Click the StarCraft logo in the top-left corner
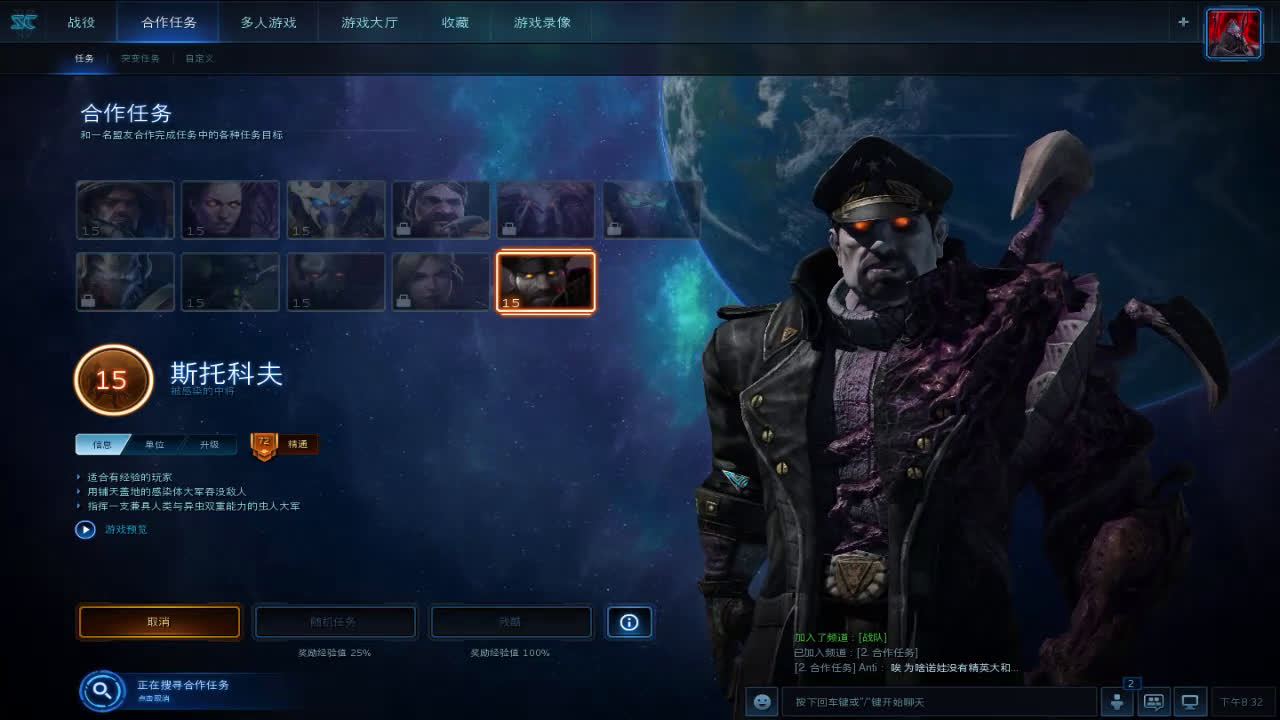Screen dimensions: 1280x720 (x=22, y=22)
